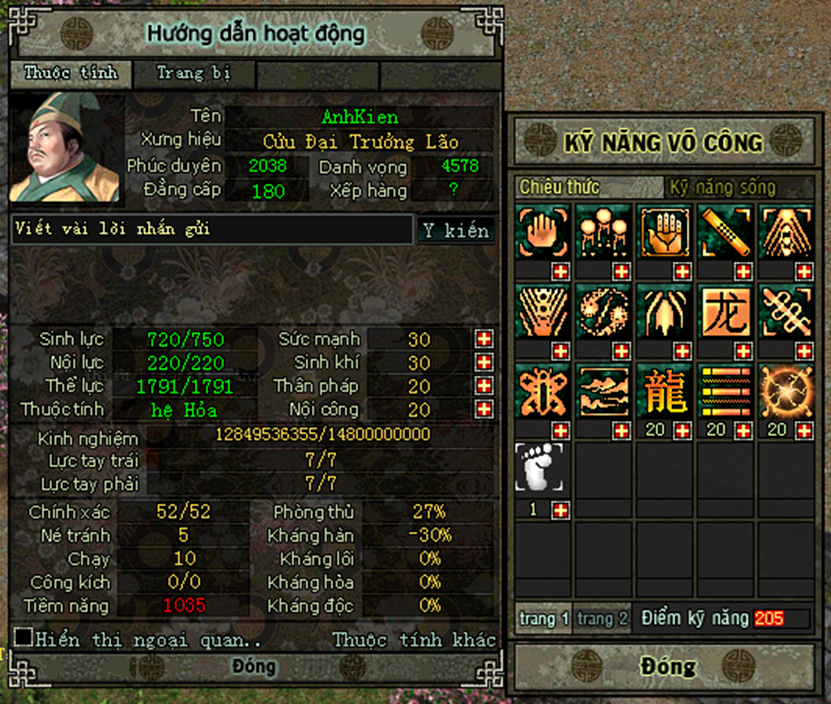Click the message field 'Viết vài lời nhắn gửi'
This screenshot has height=704, width=831.
pyautogui.click(x=212, y=229)
